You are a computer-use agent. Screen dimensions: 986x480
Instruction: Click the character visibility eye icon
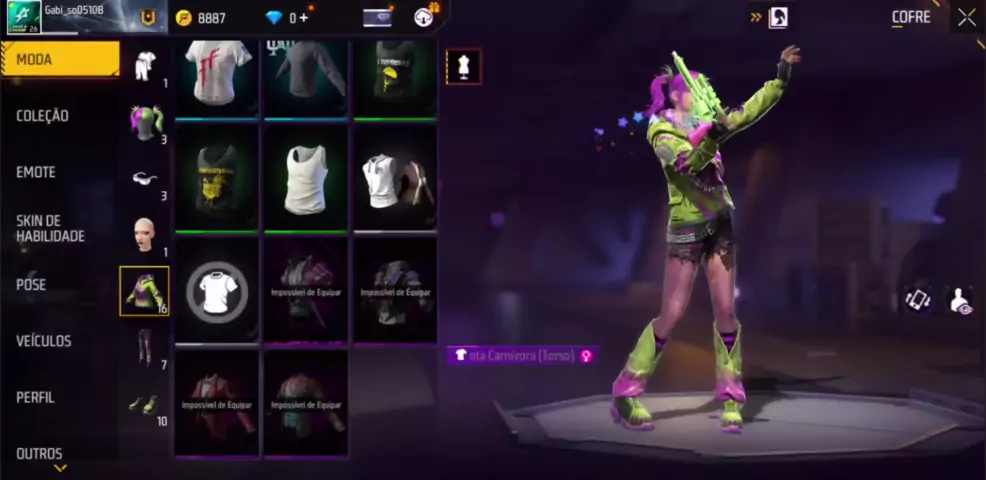pyautogui.click(x=960, y=300)
